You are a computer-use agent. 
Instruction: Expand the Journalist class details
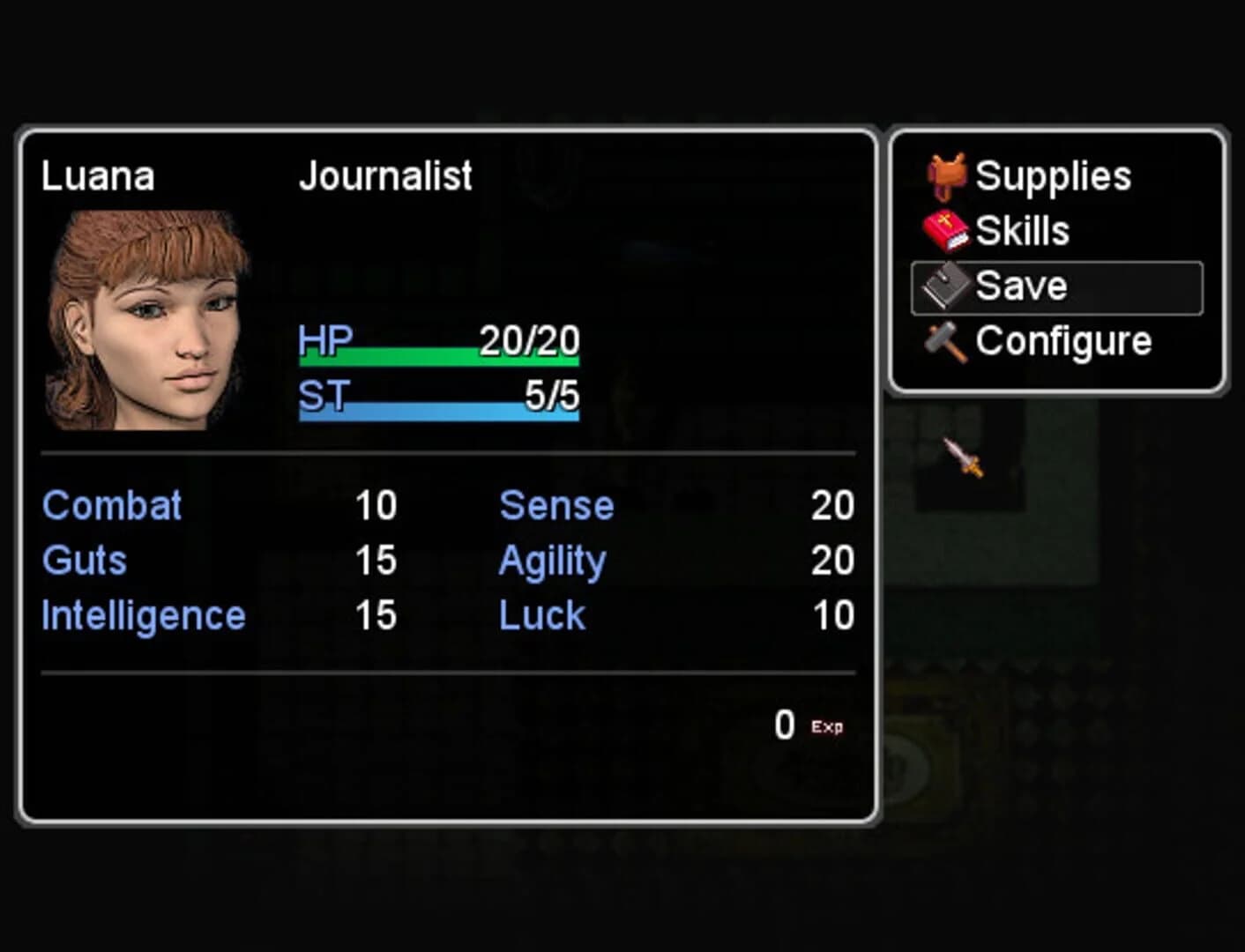click(x=385, y=175)
